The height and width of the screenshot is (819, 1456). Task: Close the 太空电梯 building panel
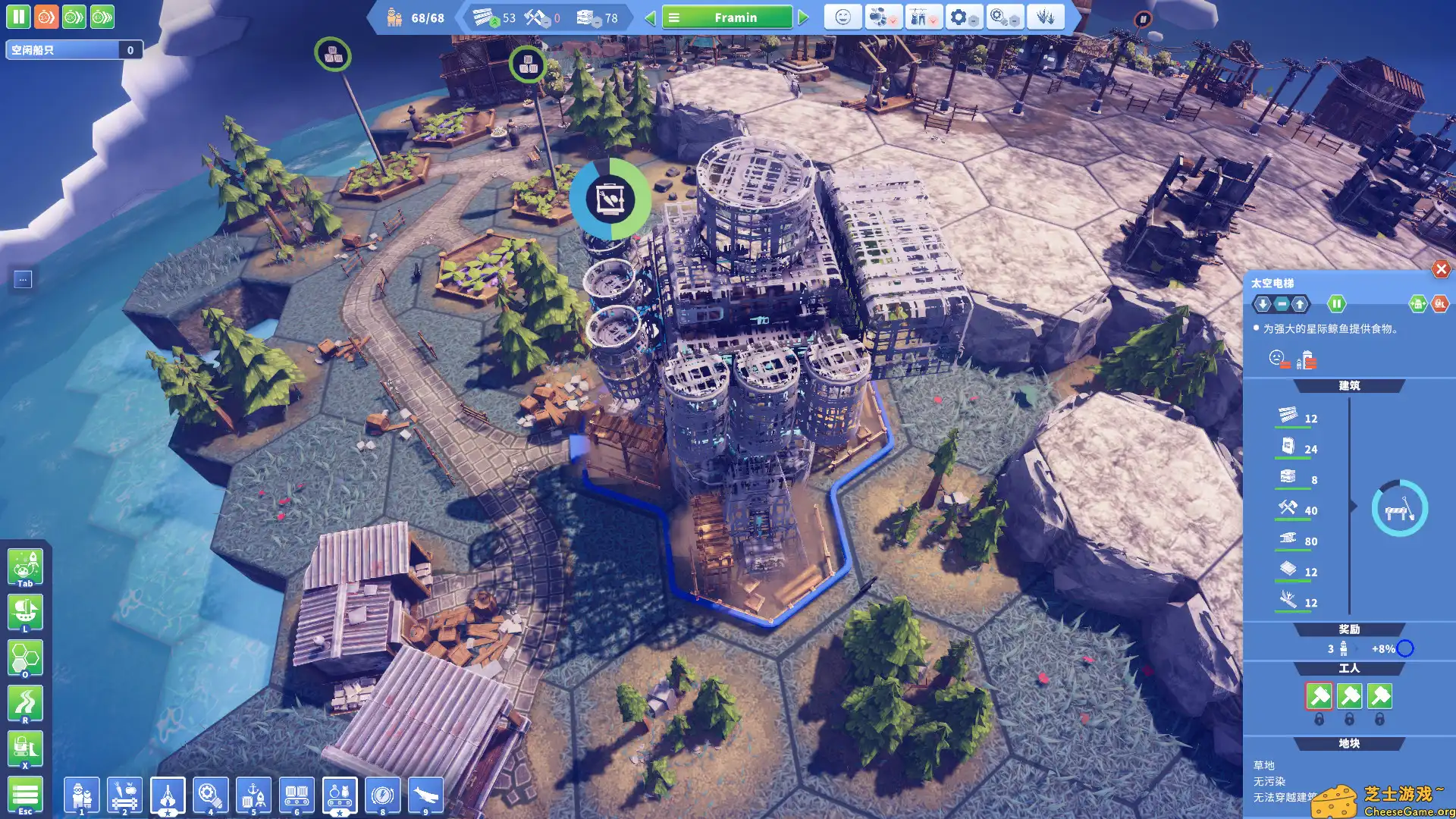tap(1441, 269)
